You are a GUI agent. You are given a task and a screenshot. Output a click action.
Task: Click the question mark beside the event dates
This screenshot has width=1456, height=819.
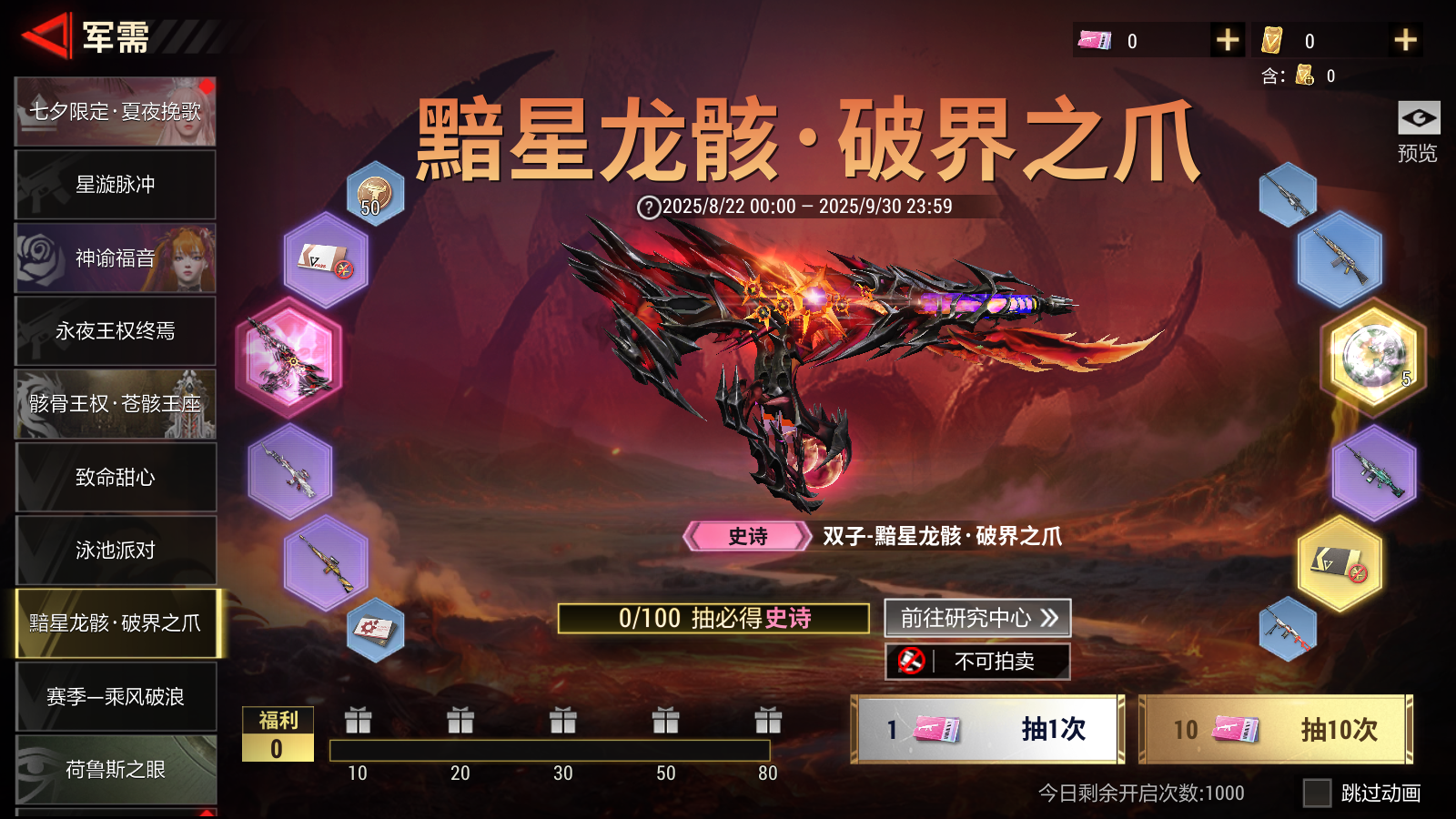(x=648, y=207)
